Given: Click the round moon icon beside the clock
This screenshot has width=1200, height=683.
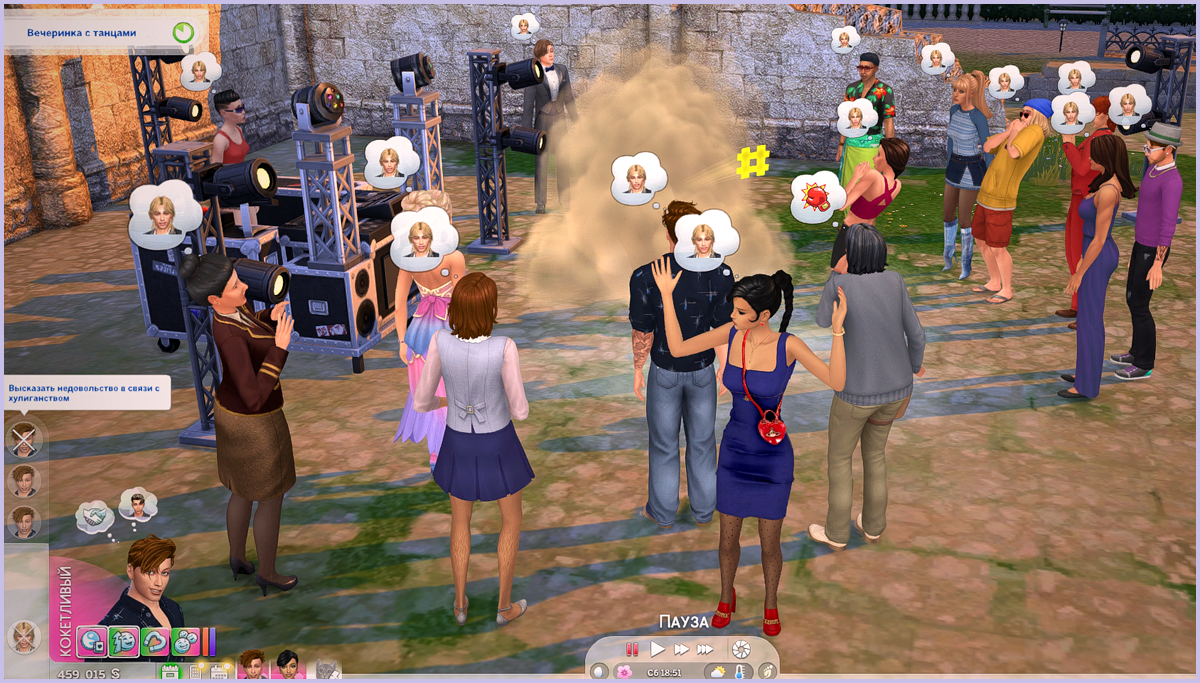Looking at the screenshot, I should (x=599, y=673).
